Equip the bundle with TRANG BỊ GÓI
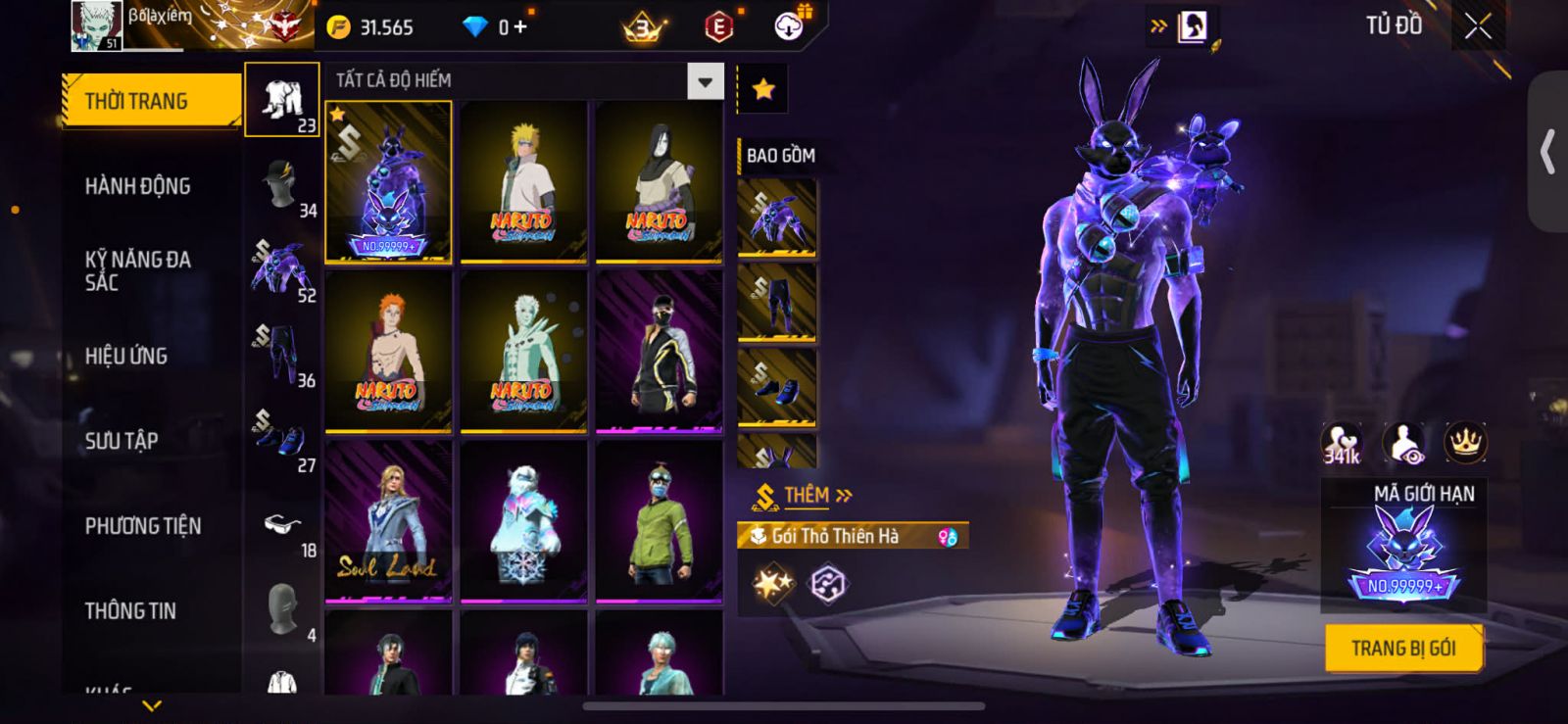Screen dimensions: 1568x724 (x=1402, y=649)
